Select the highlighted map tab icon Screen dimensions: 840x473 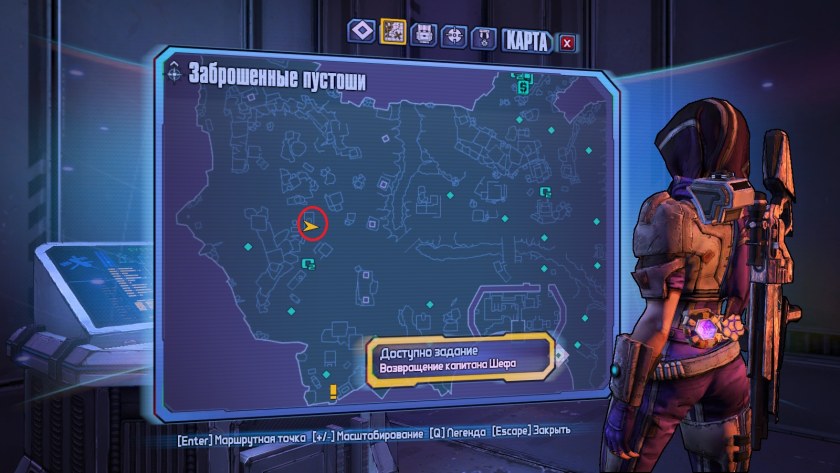(x=393, y=33)
